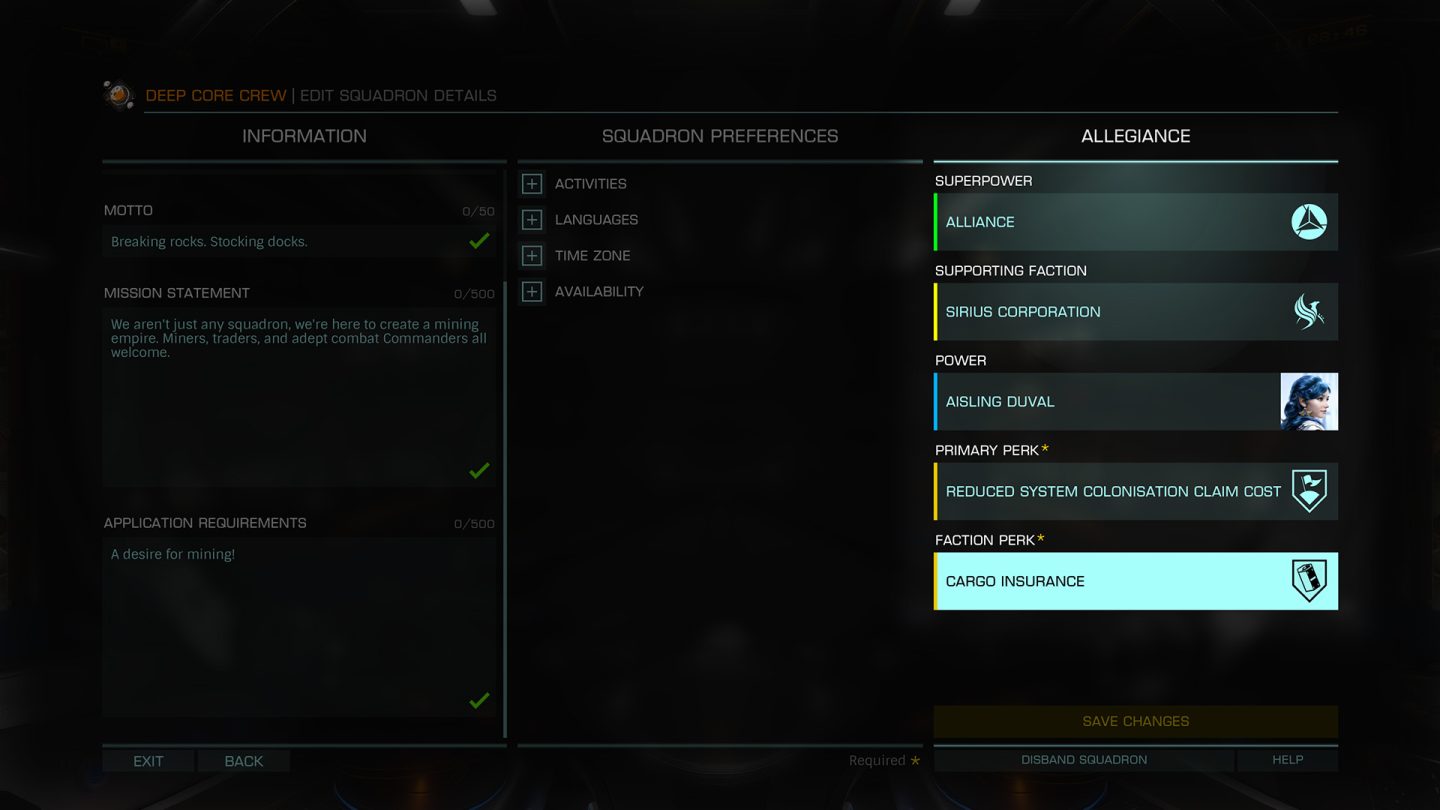1440x810 pixels.
Task: Expand the Activities preferences section
Action: pos(533,184)
